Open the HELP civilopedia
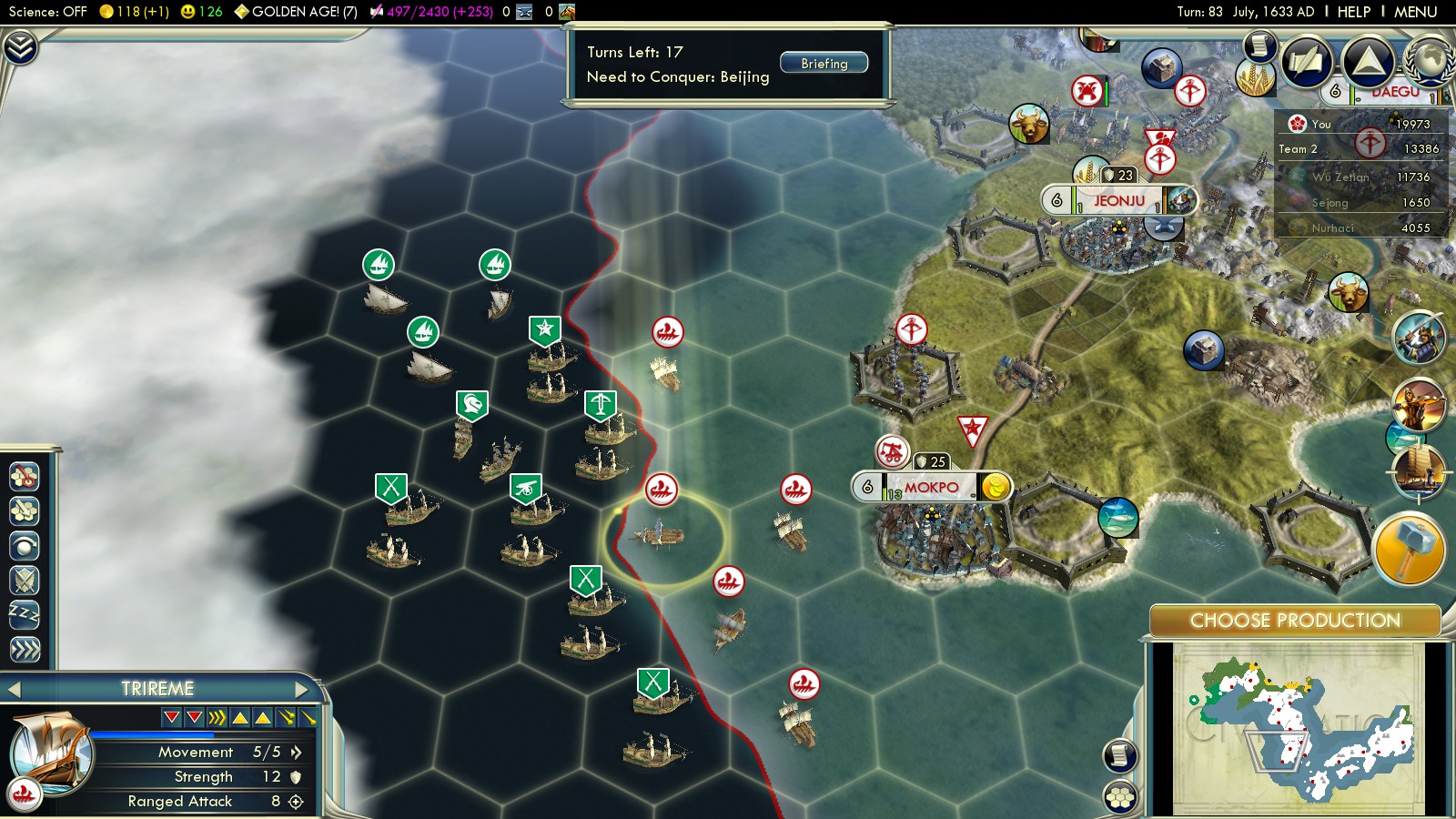This screenshot has width=1456, height=819. (x=1353, y=12)
